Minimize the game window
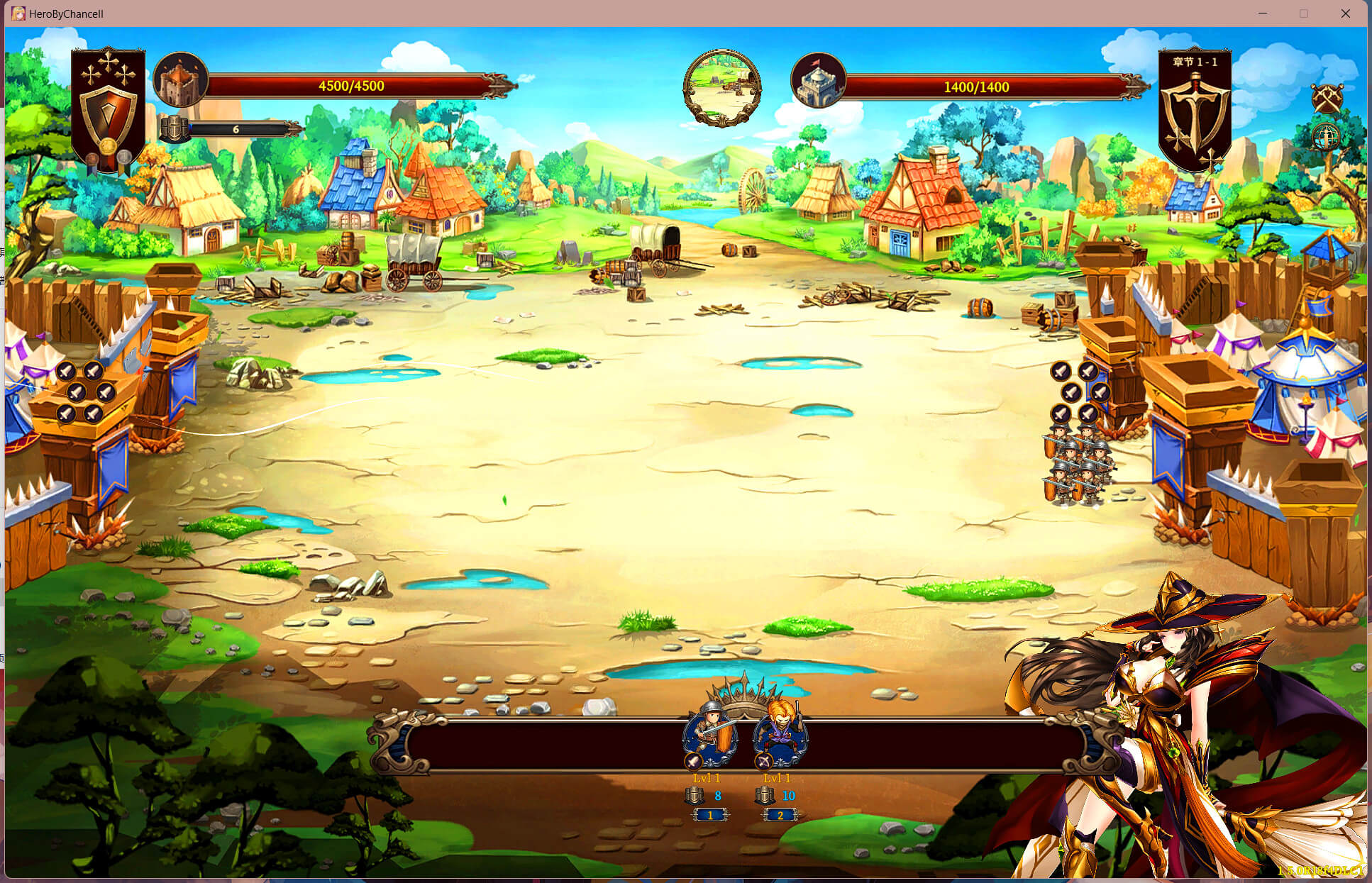This screenshot has height=883, width=1372. tap(1263, 13)
